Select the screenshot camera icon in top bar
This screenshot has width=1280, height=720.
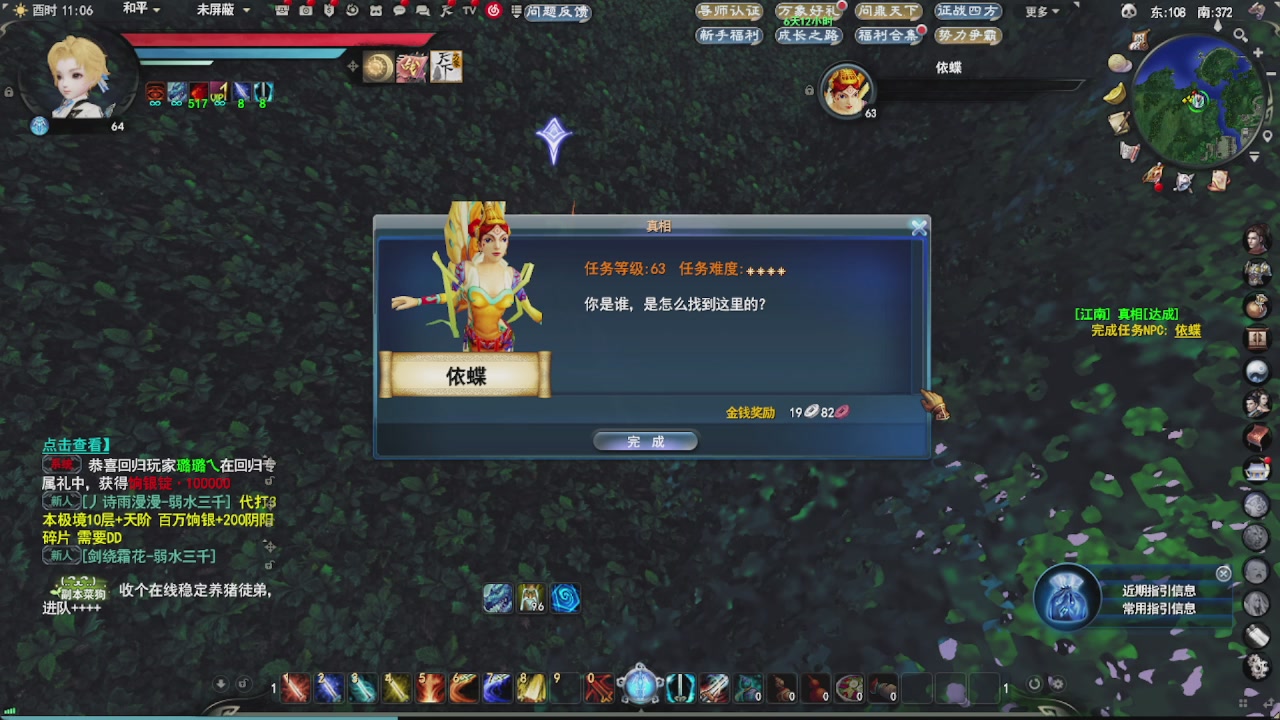click(306, 12)
